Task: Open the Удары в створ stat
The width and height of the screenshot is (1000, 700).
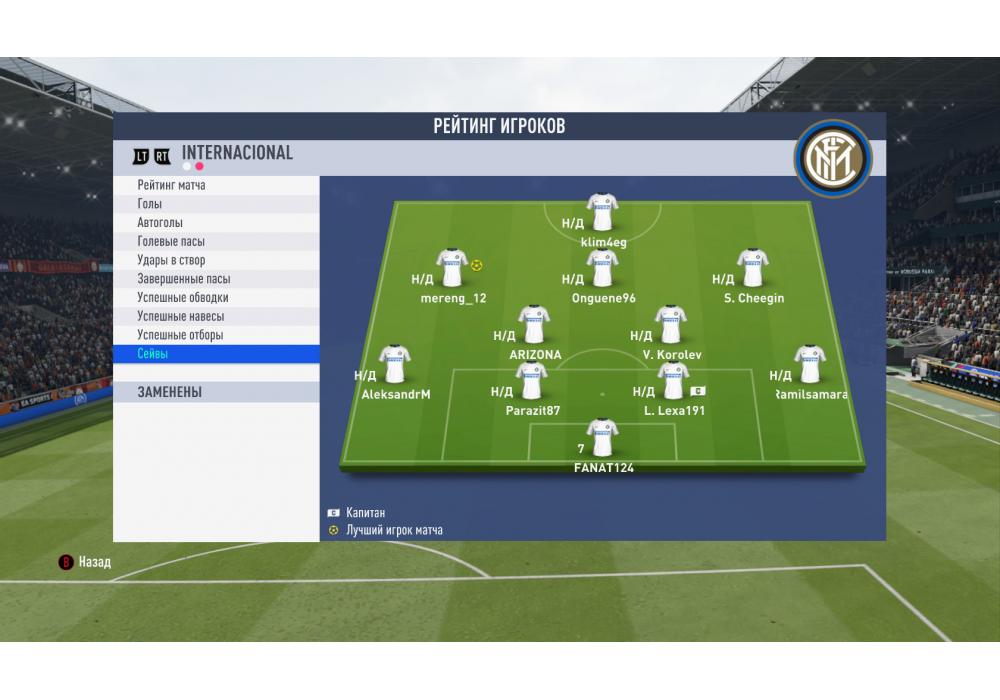Action: (x=171, y=261)
